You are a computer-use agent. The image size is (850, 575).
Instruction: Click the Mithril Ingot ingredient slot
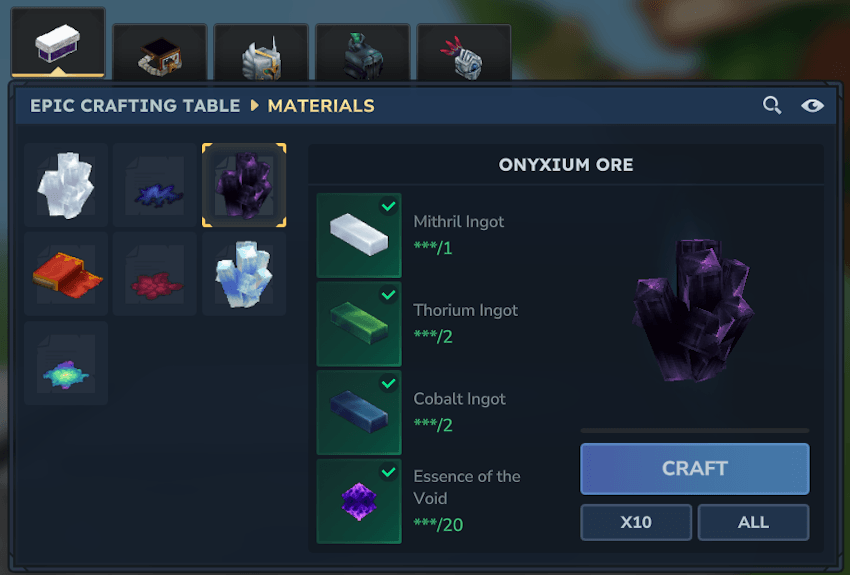[x=359, y=235]
